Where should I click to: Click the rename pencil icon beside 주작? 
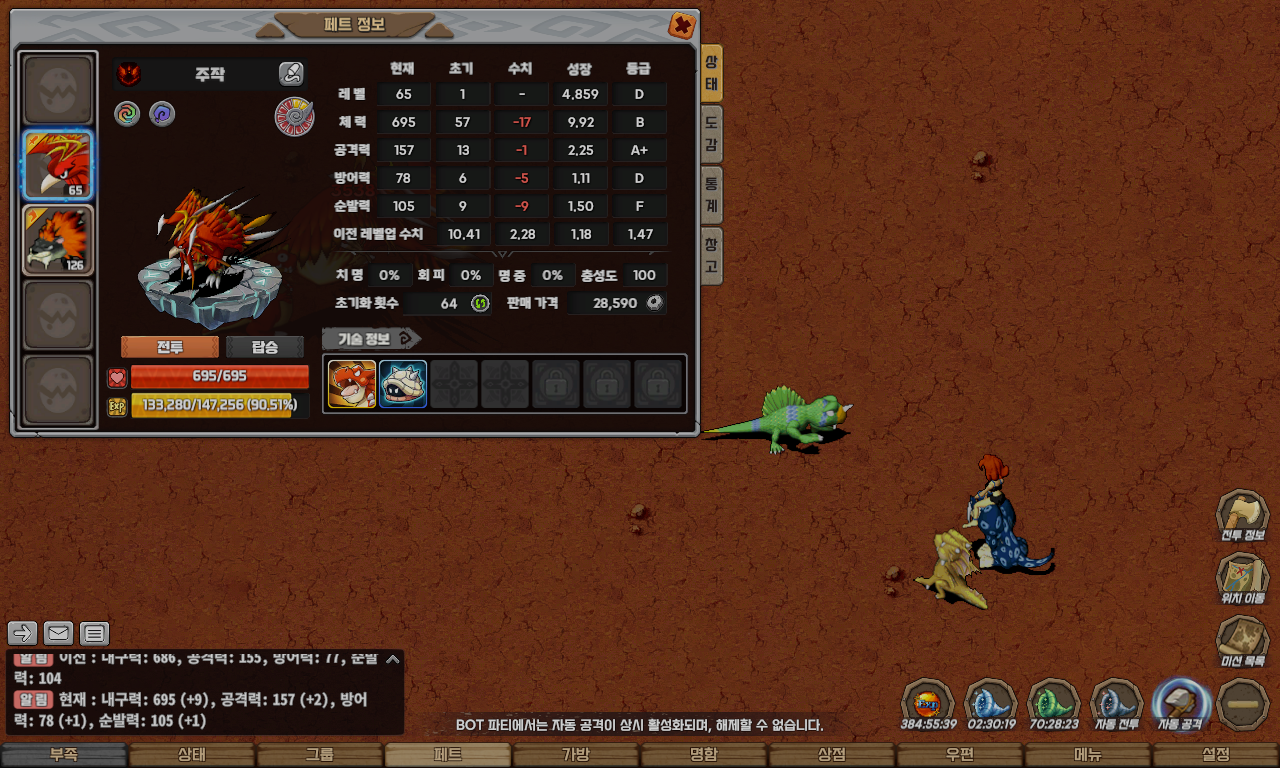point(290,73)
